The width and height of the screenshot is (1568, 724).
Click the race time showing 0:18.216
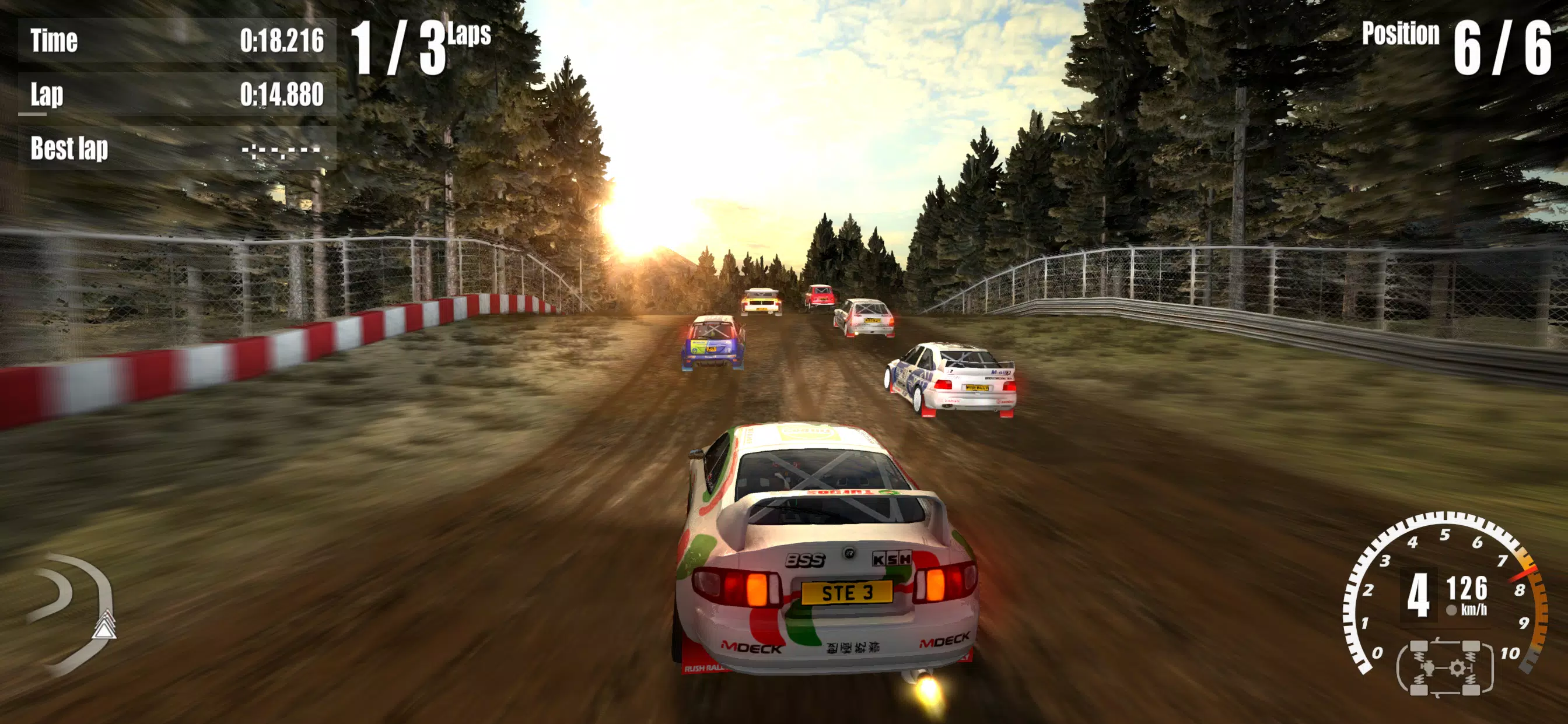(281, 41)
